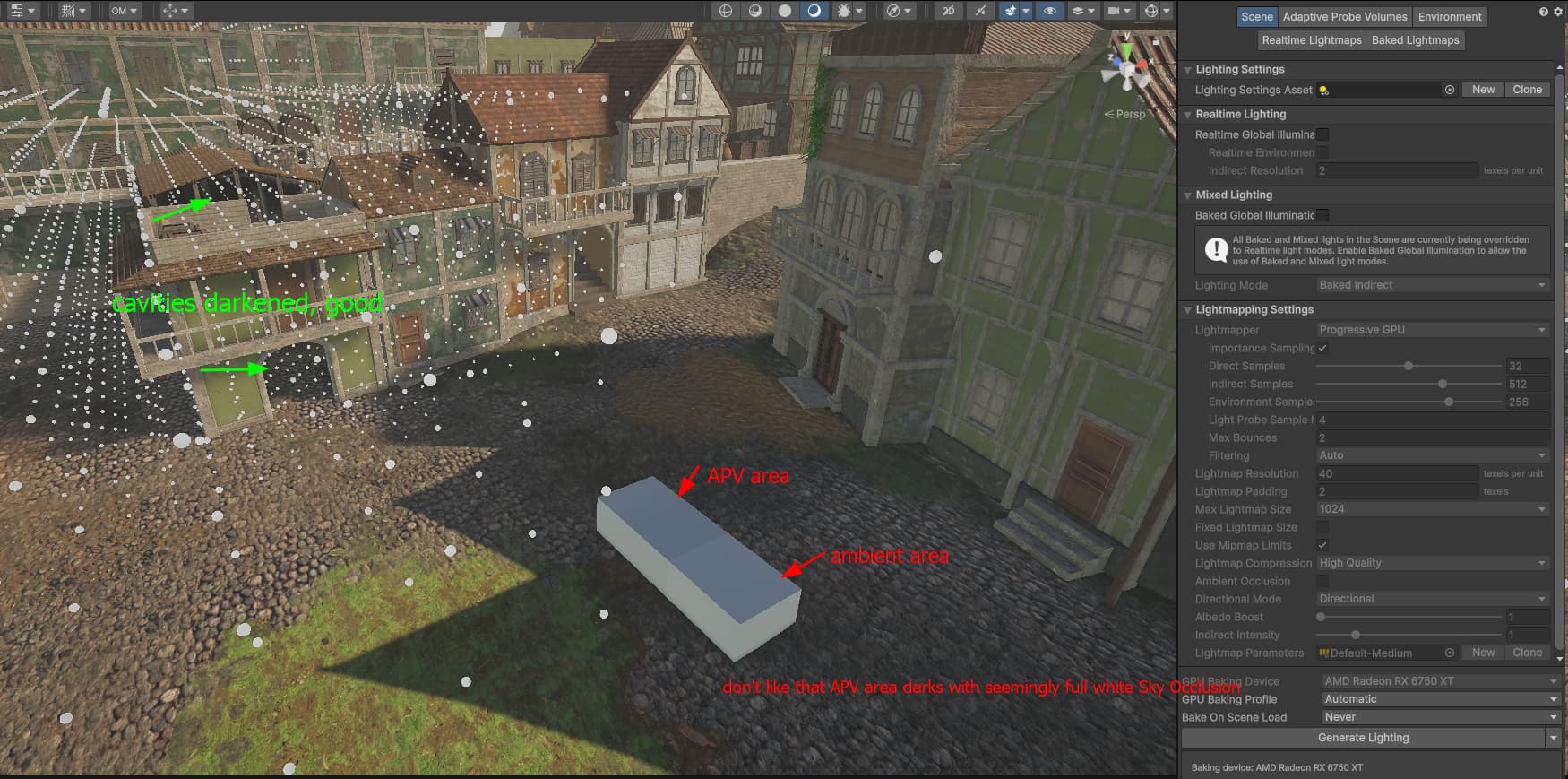Change Max Lightmap Size from 1024

tap(1431, 509)
